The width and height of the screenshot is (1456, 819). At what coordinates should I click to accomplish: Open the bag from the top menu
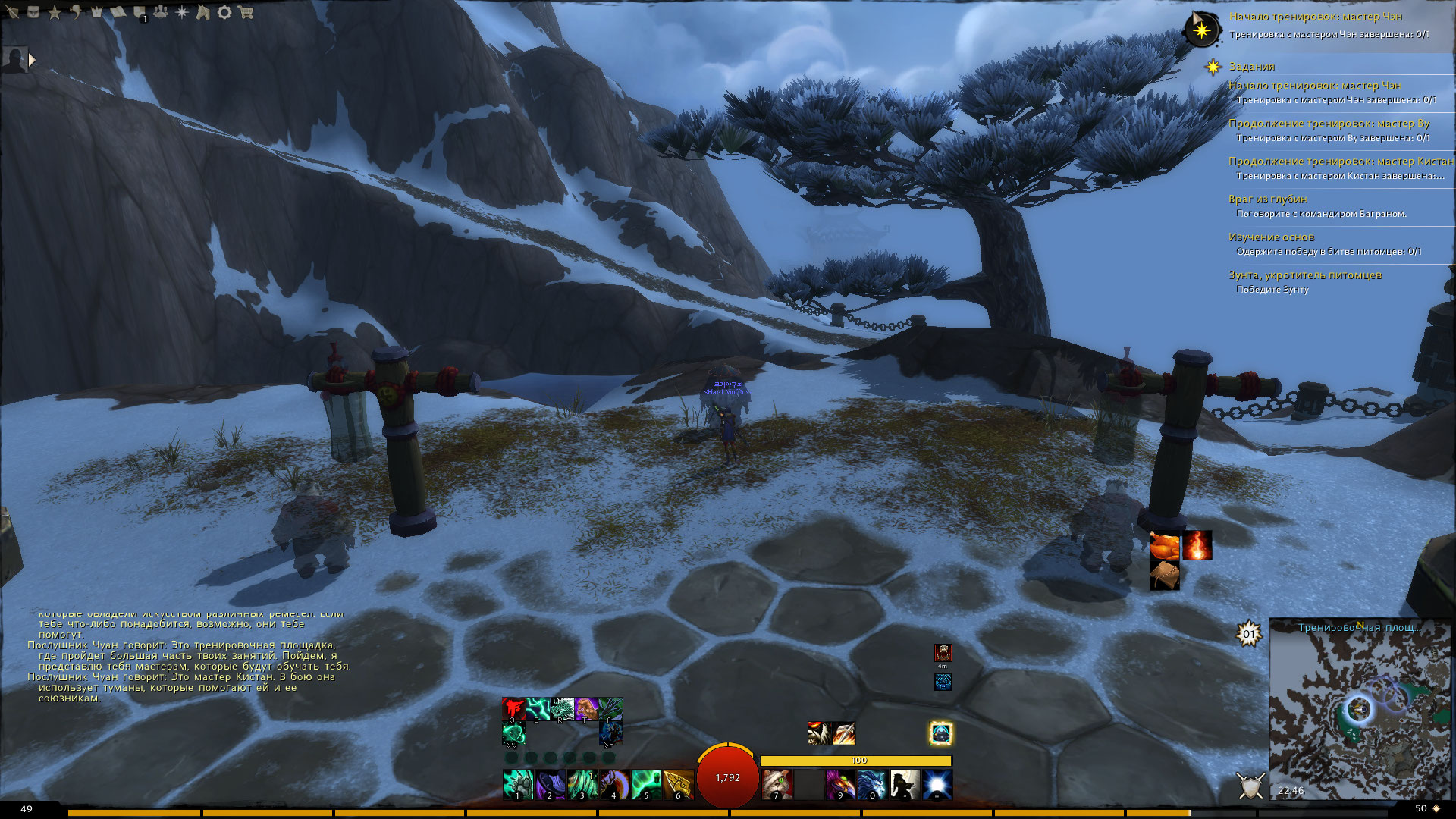pos(33,11)
